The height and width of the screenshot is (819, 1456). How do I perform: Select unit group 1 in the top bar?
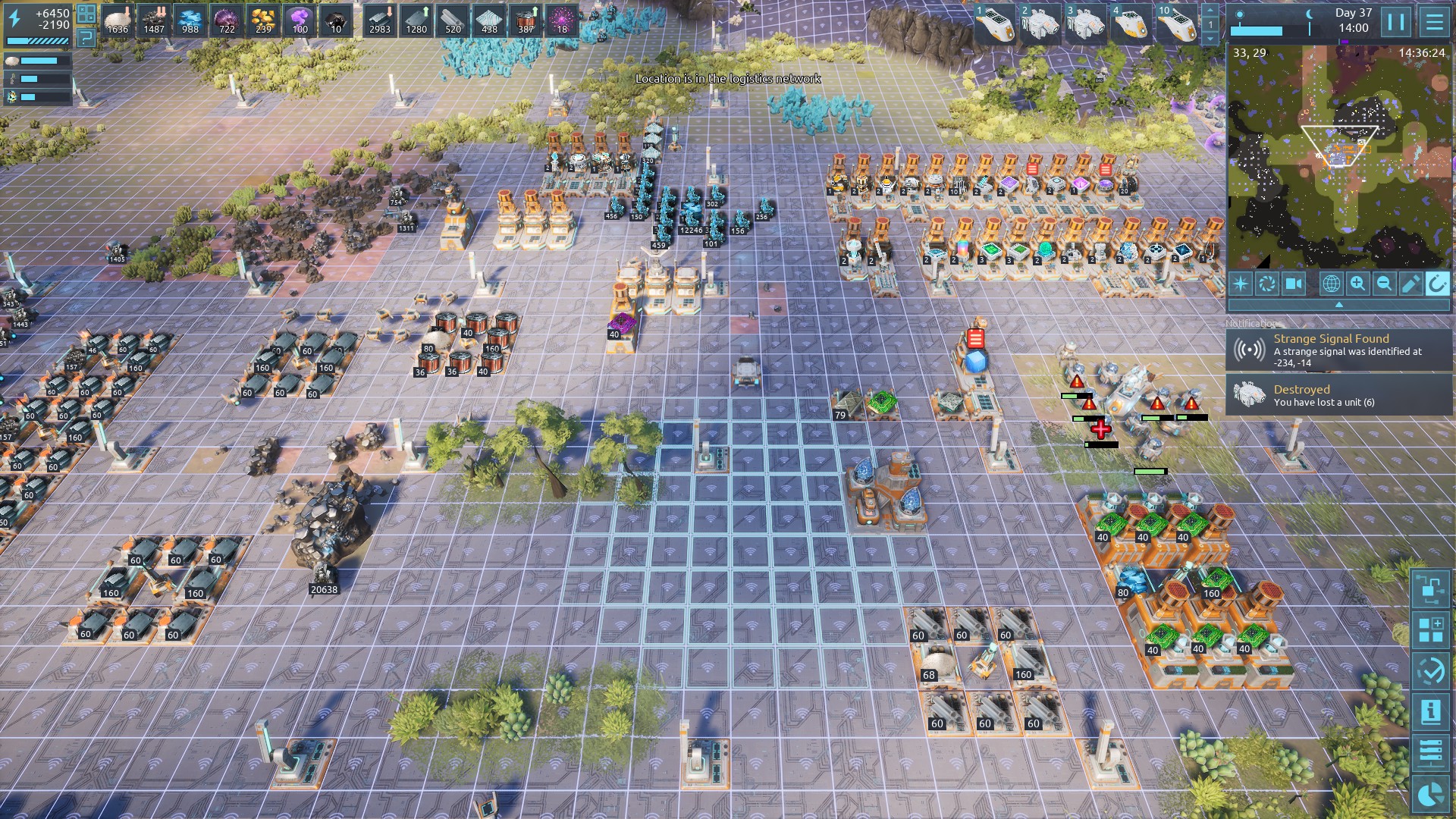(994, 23)
